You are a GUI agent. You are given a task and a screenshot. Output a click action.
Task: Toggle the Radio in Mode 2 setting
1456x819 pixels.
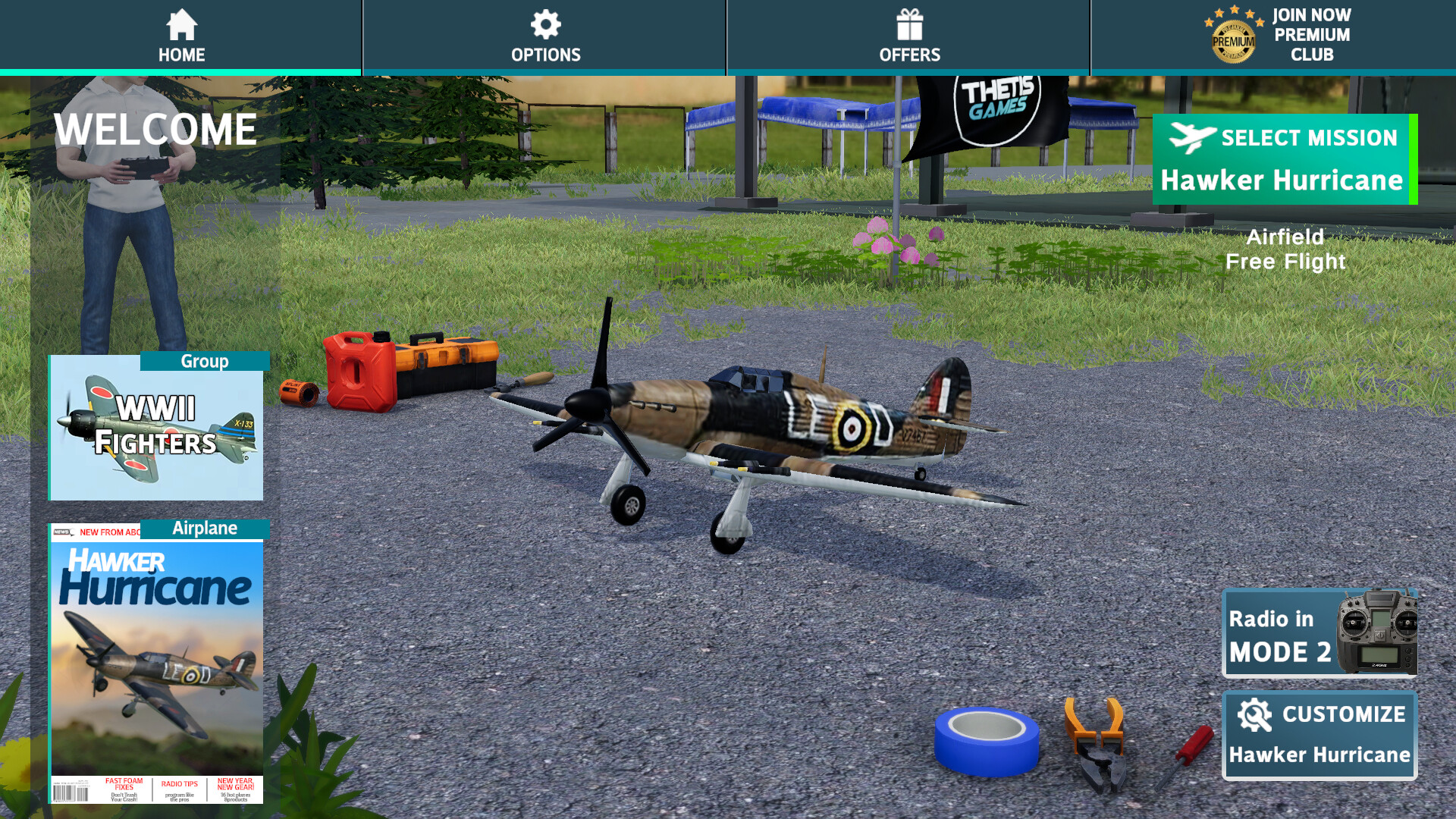click(x=1319, y=634)
